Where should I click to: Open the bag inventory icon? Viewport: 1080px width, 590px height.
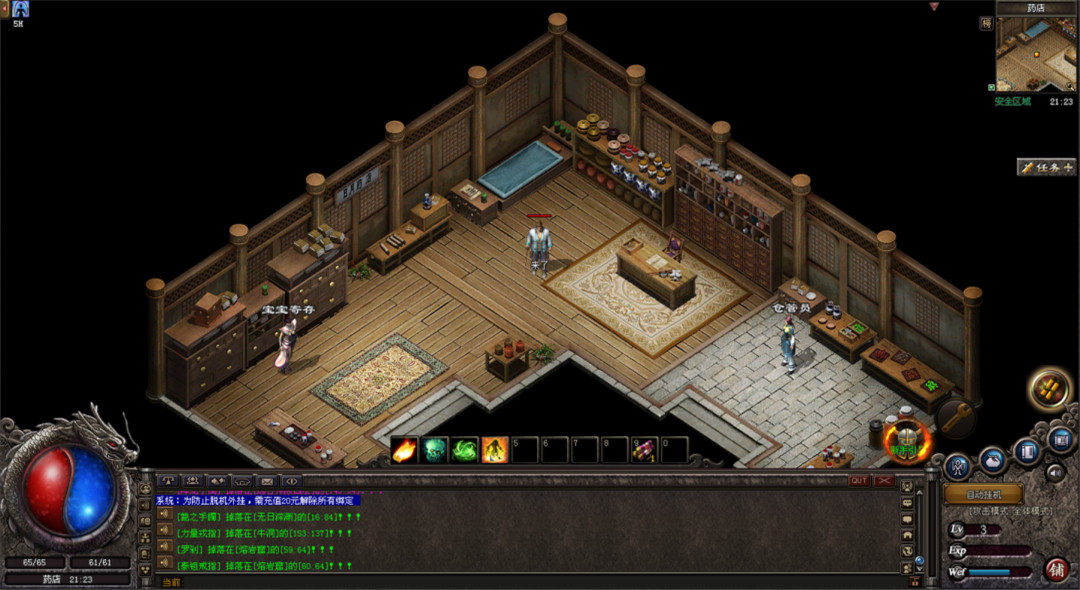[x=993, y=459]
